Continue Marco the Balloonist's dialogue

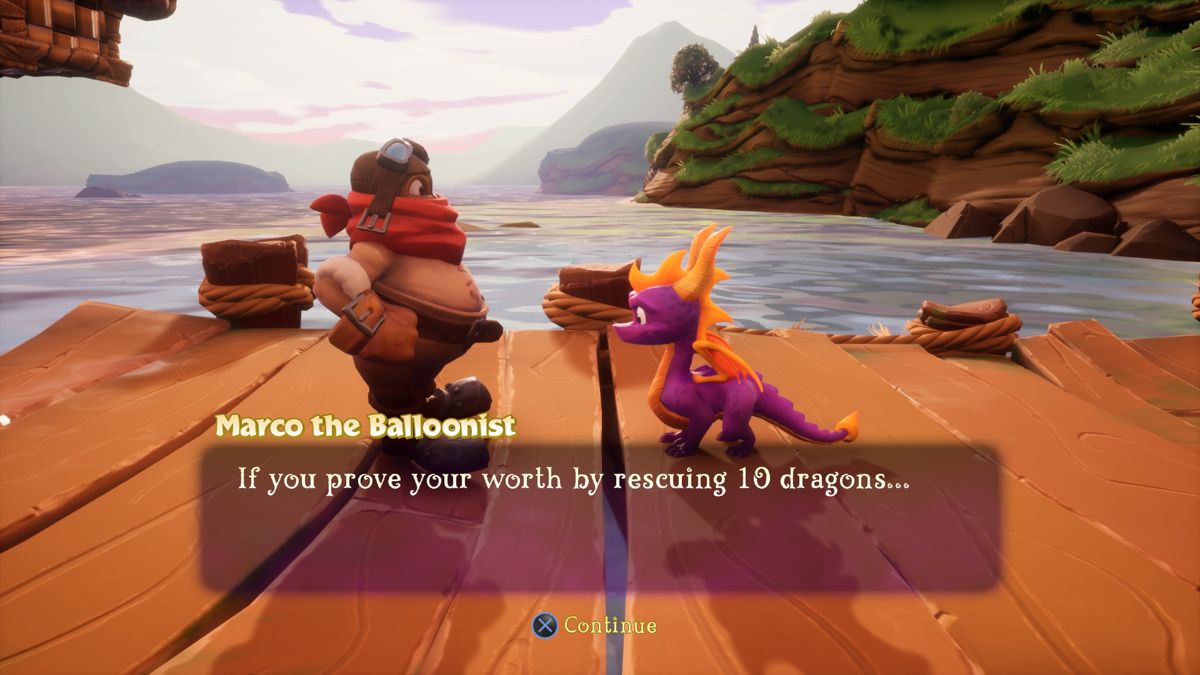pyautogui.click(x=596, y=625)
